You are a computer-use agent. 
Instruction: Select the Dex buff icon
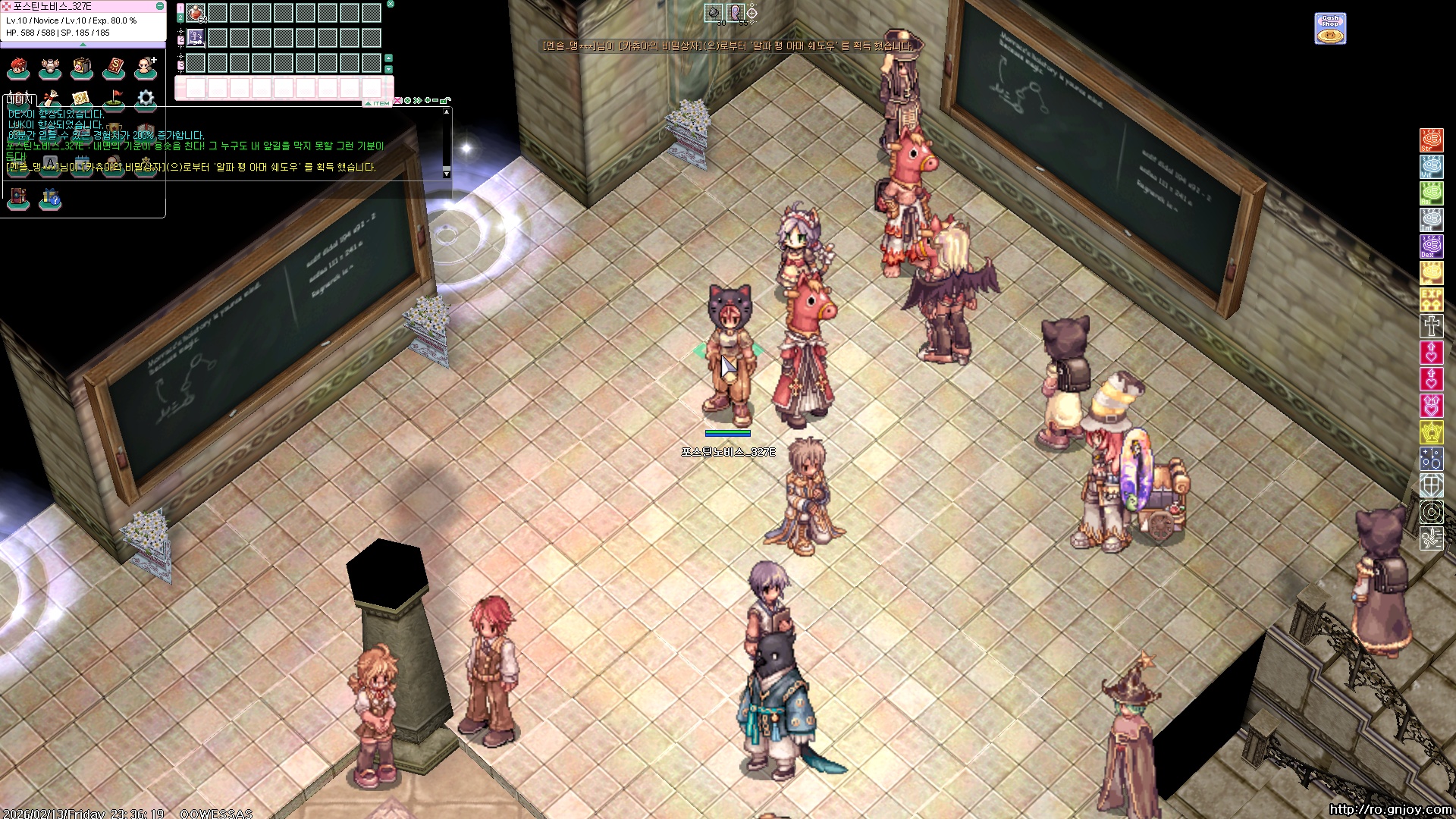tap(1431, 246)
